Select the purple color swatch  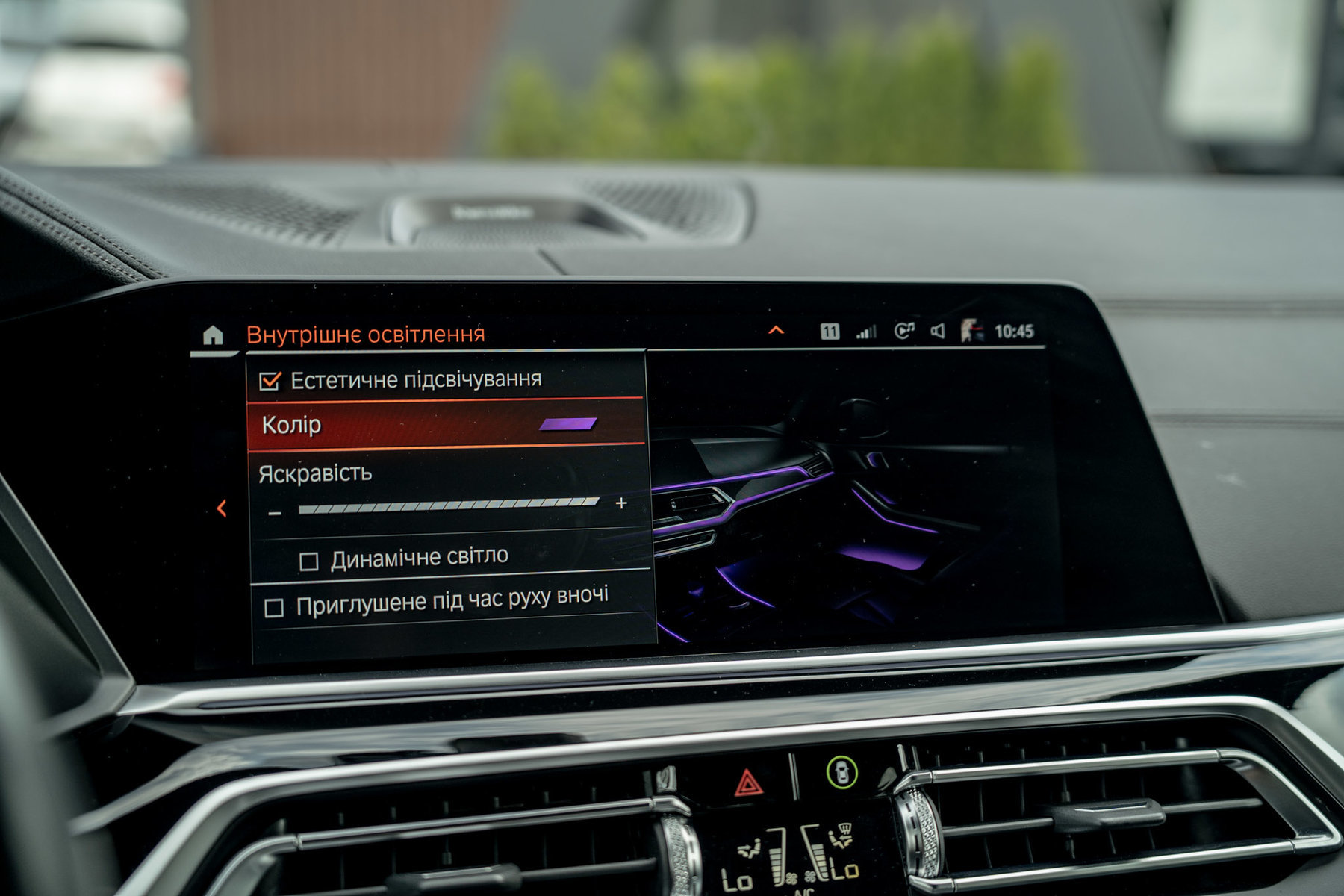click(x=567, y=424)
